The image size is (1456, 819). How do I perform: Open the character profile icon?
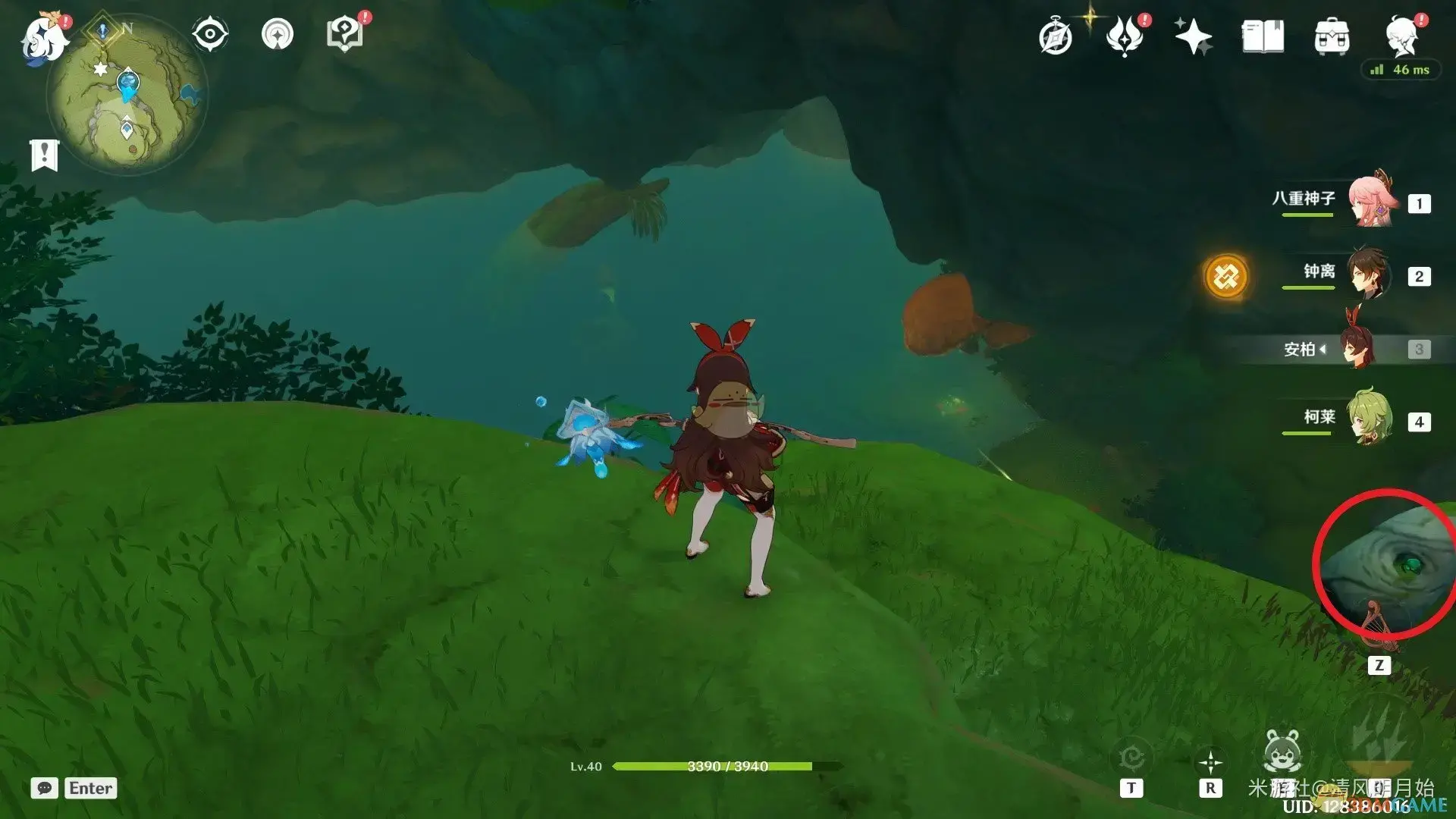(1402, 36)
